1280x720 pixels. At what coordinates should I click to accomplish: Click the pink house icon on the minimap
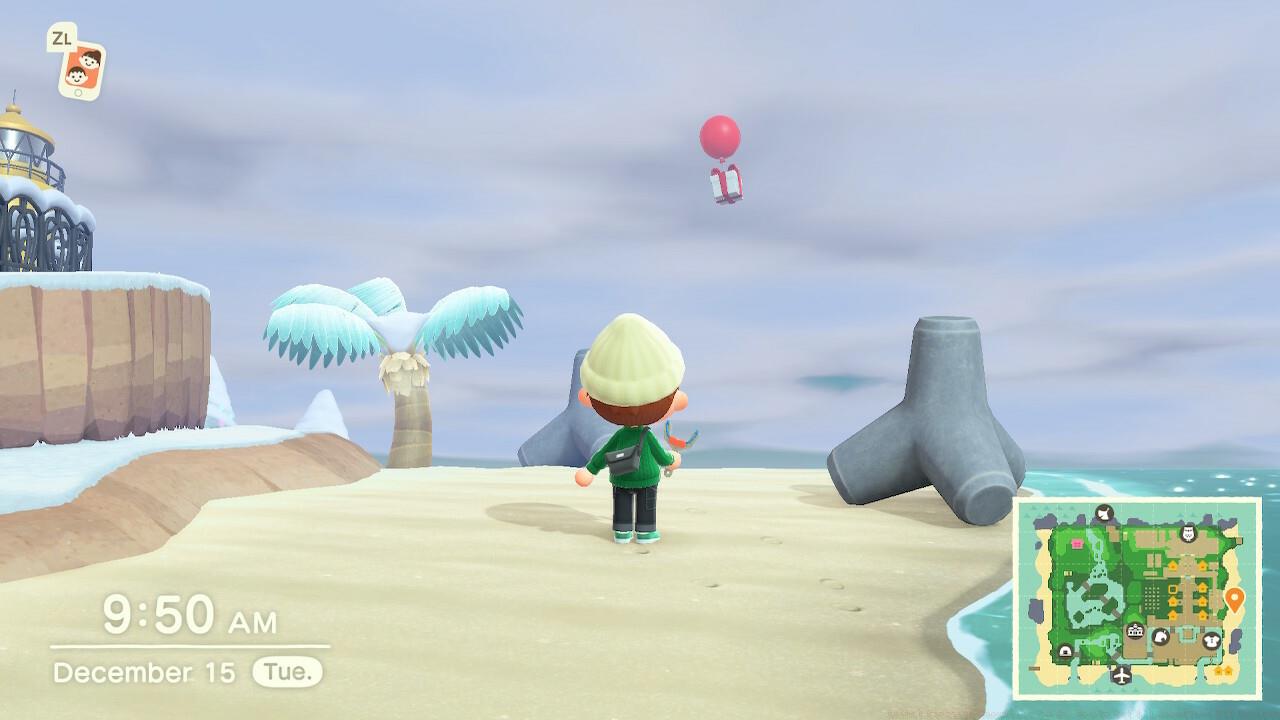[x=1076, y=543]
